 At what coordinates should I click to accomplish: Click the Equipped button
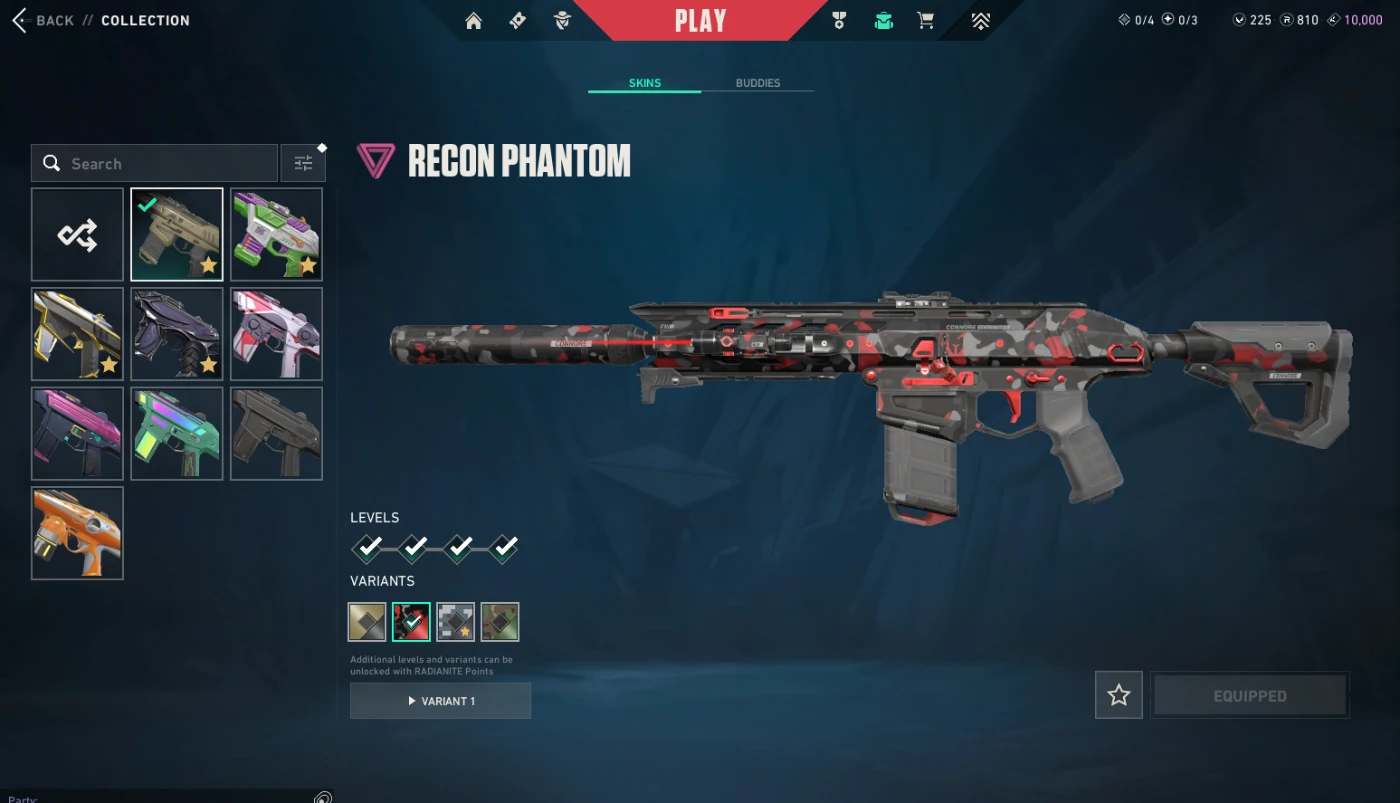coord(1249,695)
